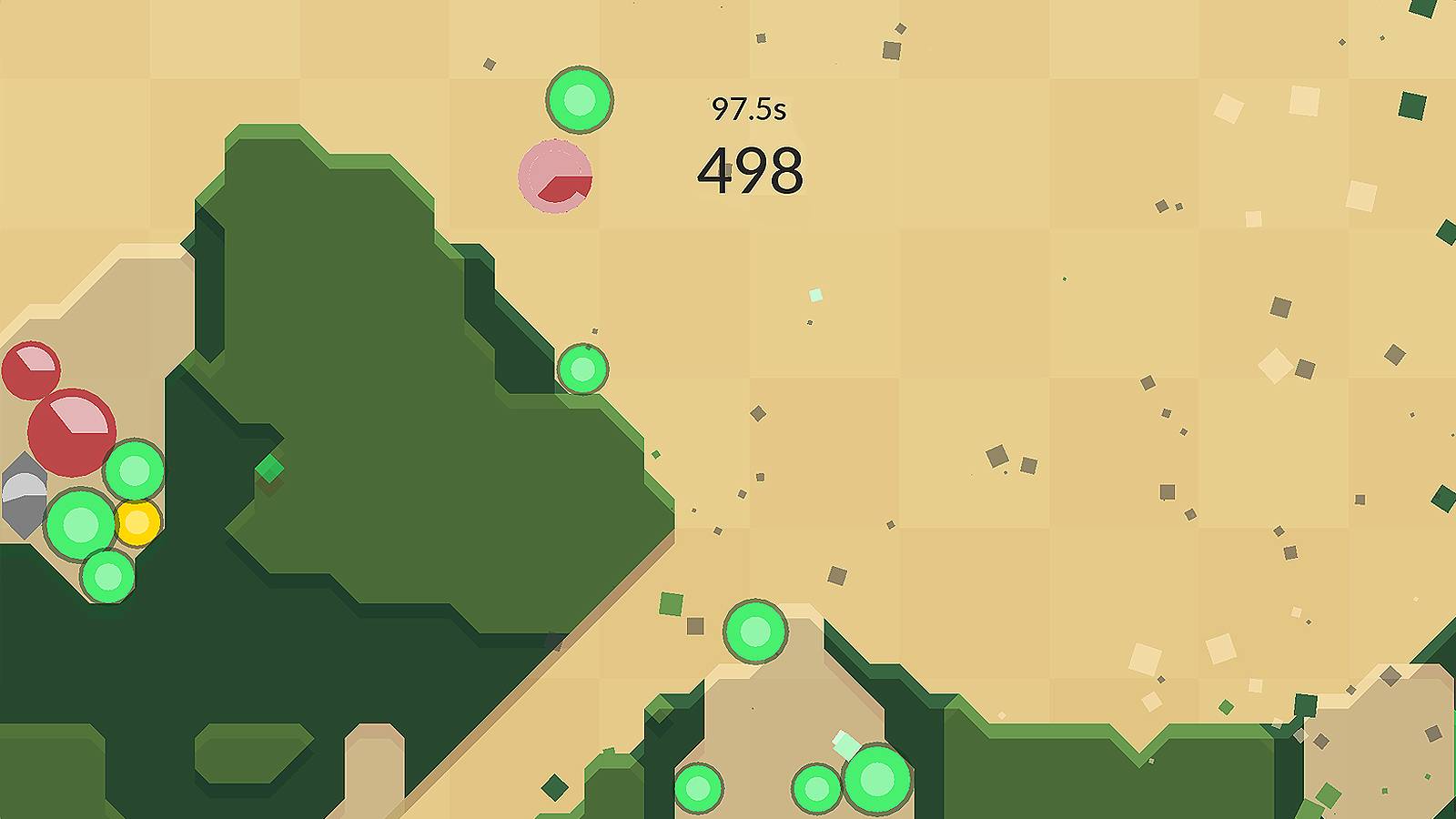Select the topmost green circle in the left cluster
This screenshot has width=1456, height=819.
coord(135,470)
